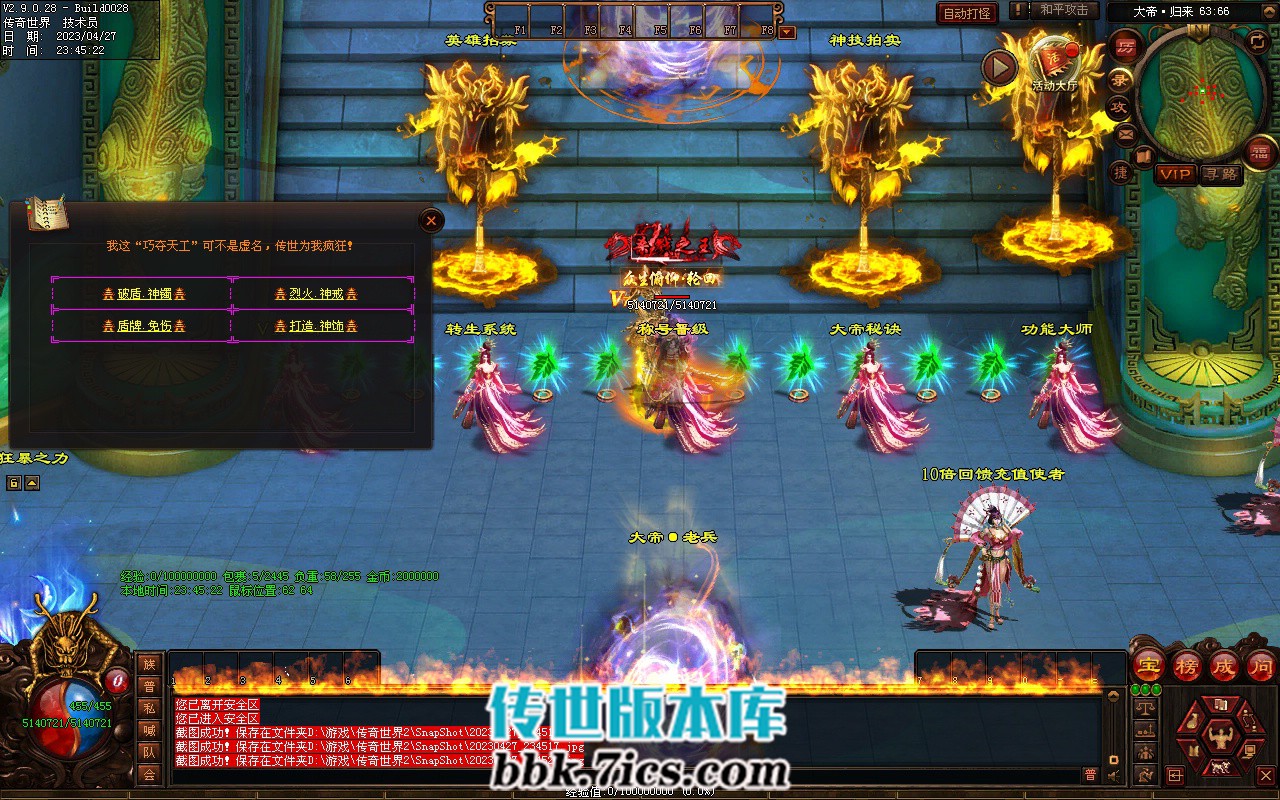
Task: Switch to the 私 private chat channel
Action: click(149, 708)
